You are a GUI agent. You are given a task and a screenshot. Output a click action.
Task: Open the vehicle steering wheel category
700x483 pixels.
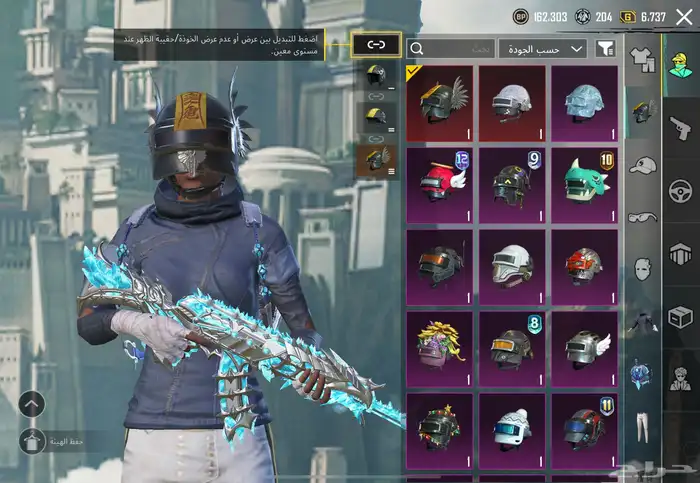[679, 190]
